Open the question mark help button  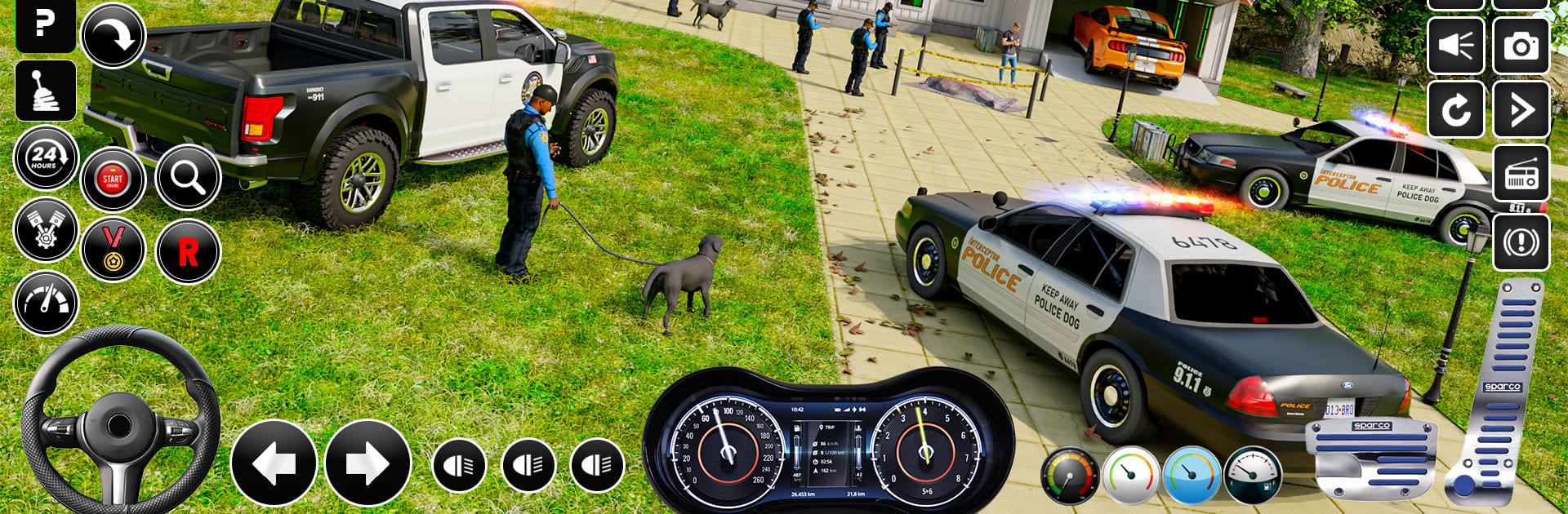46,24
